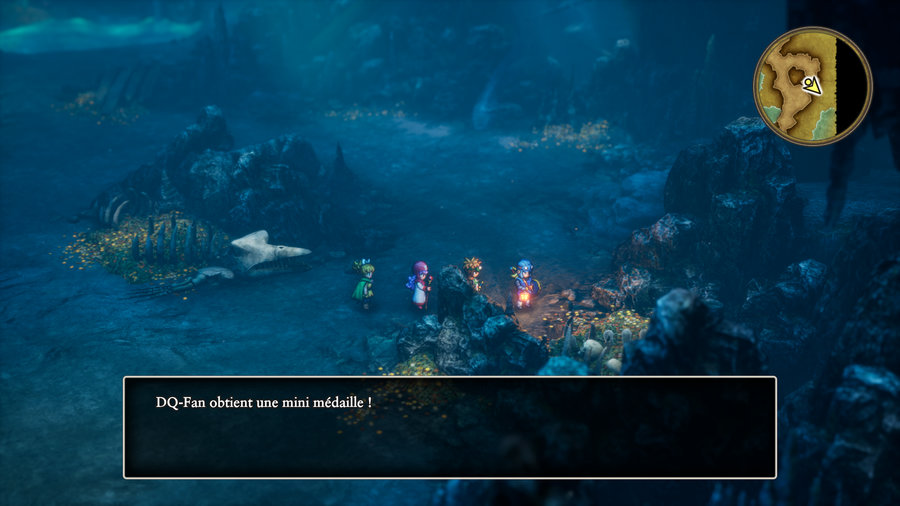Open the circular minimap

812,86
